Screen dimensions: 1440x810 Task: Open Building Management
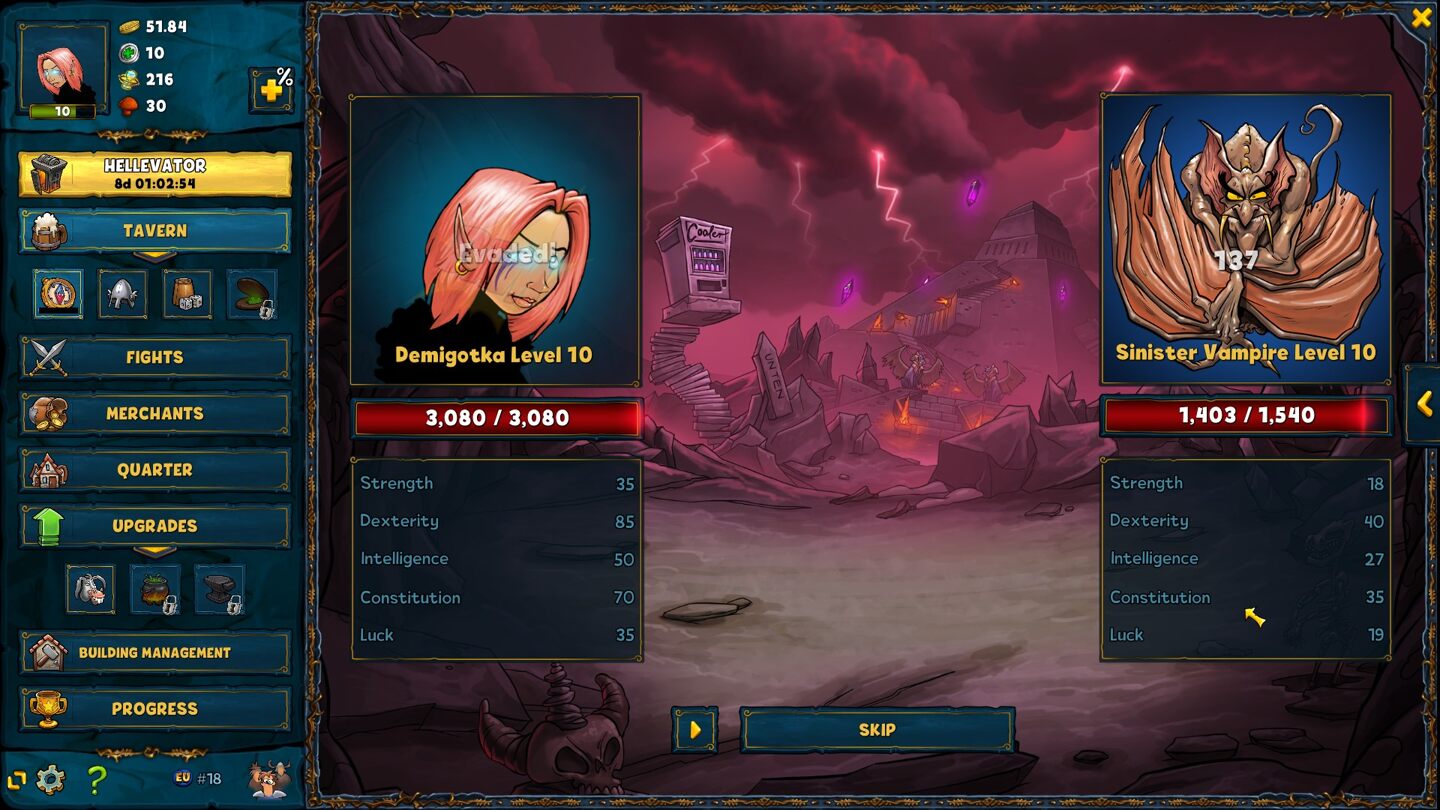(x=155, y=652)
